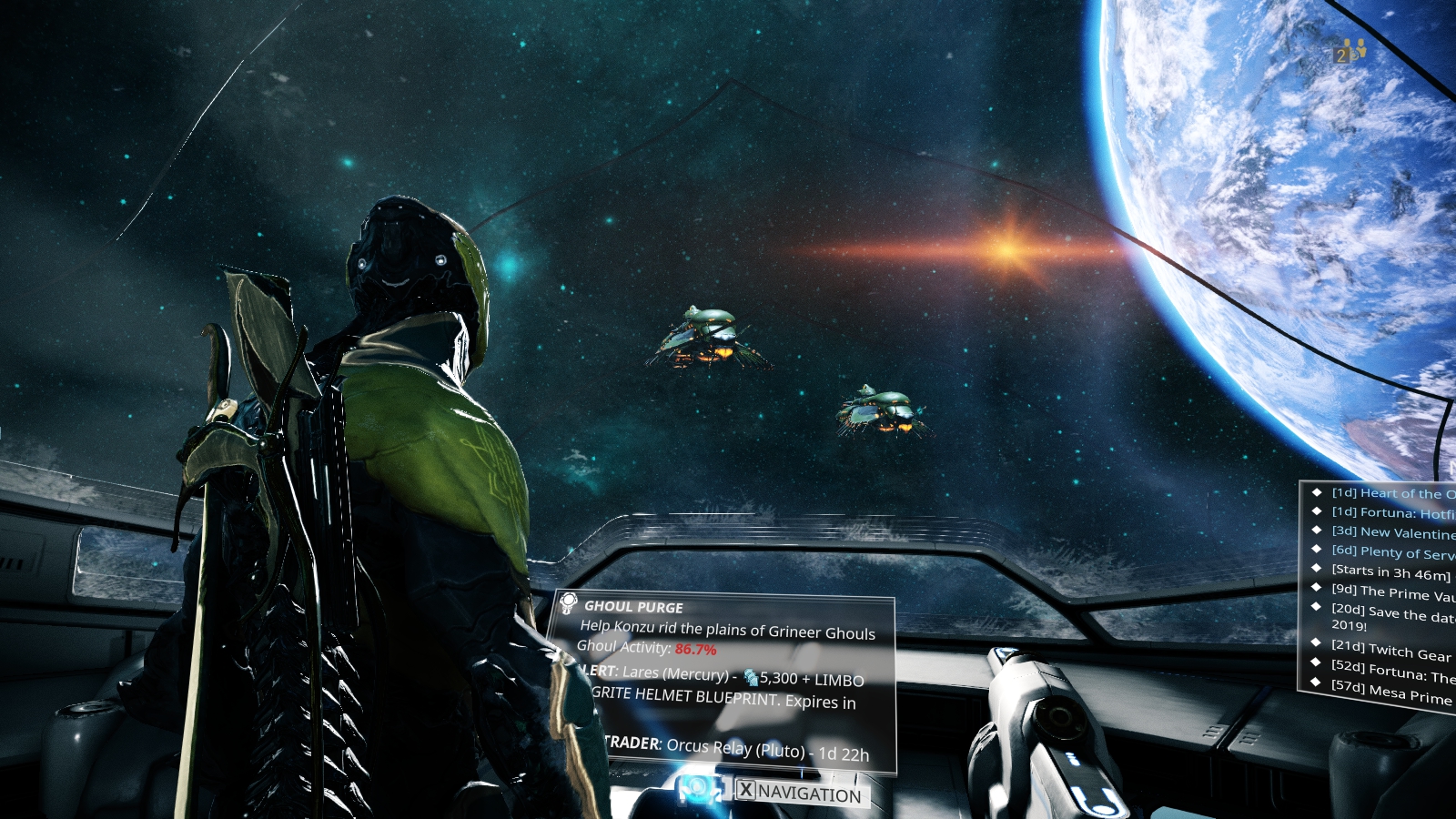
Task: View The Prime Vault news entry
Action: coord(1392,592)
